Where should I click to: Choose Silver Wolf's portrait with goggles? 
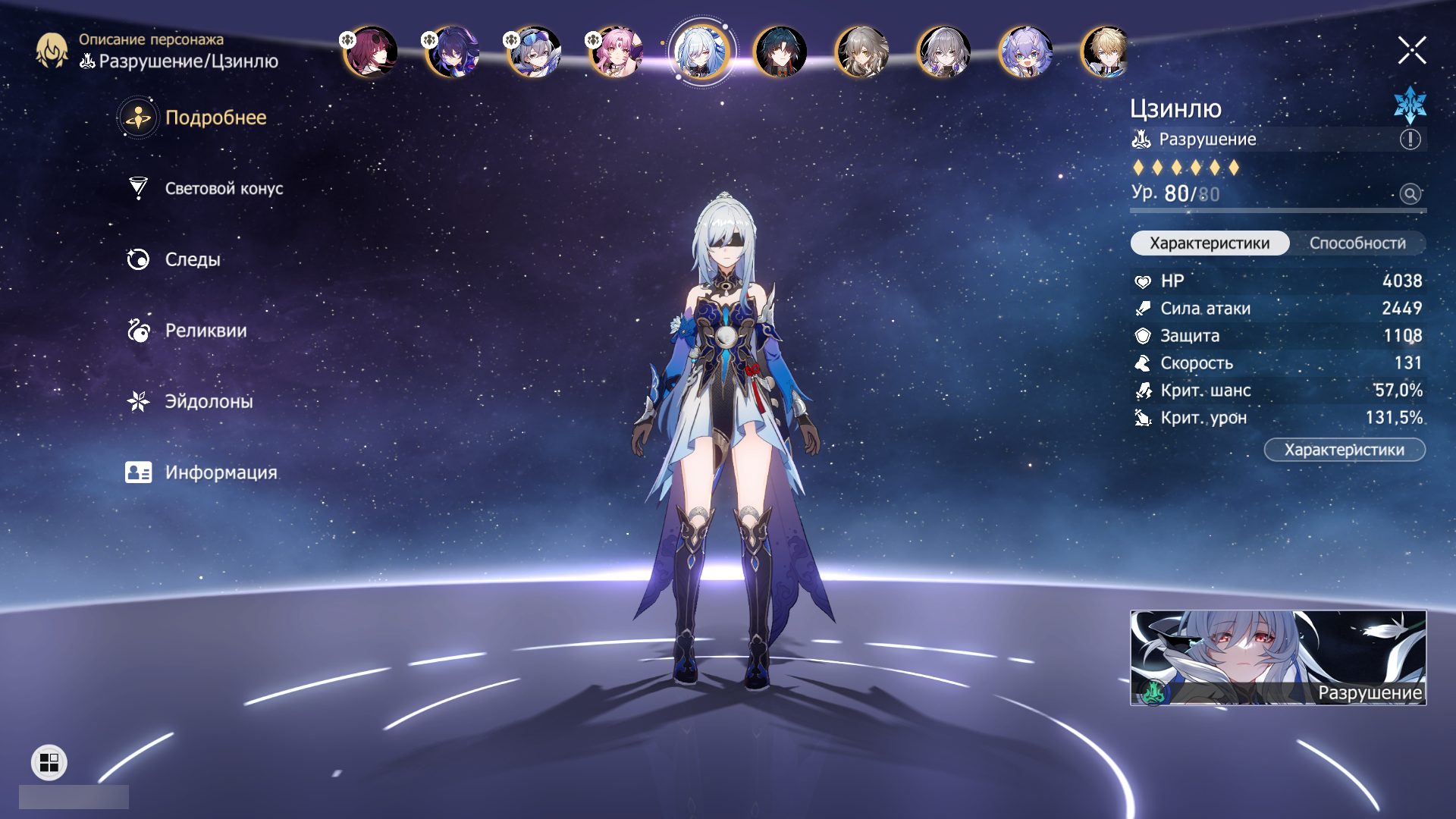pos(535,52)
